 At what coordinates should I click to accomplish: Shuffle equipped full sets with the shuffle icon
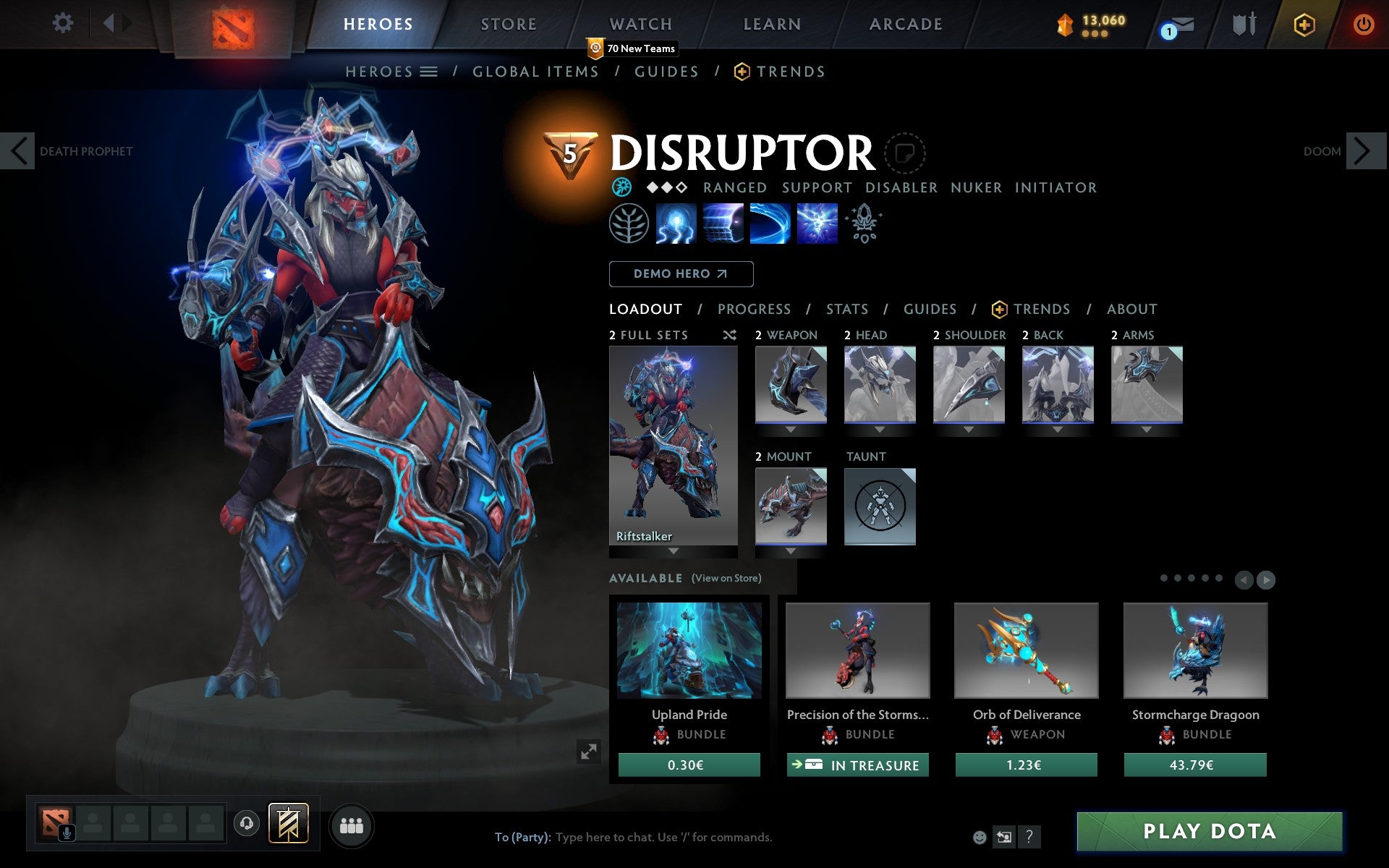pyautogui.click(x=729, y=335)
